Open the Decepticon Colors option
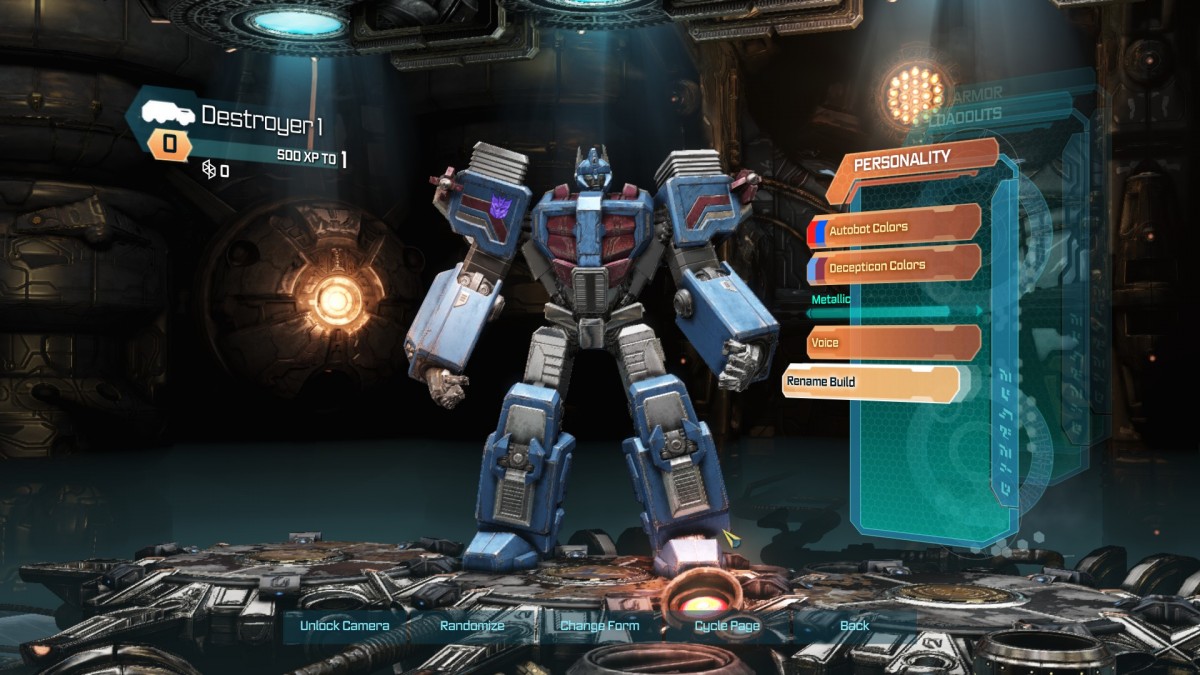 (893, 266)
